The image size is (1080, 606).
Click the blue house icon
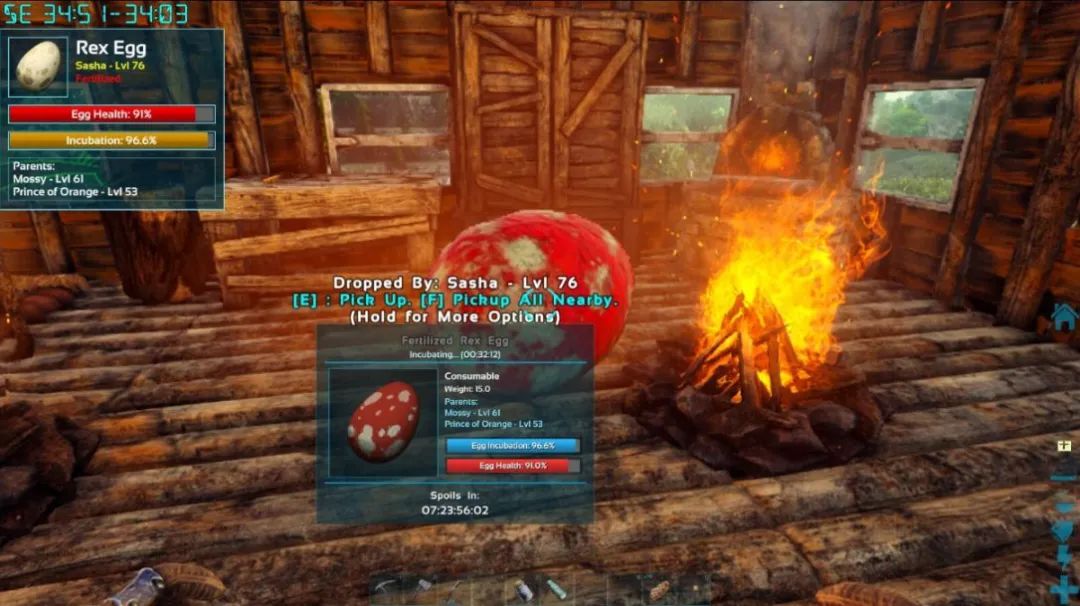(1064, 318)
